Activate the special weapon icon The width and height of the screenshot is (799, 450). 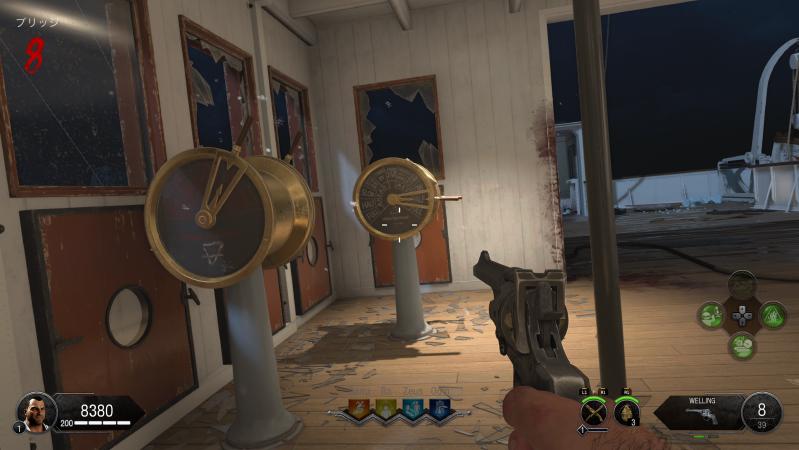pos(592,411)
